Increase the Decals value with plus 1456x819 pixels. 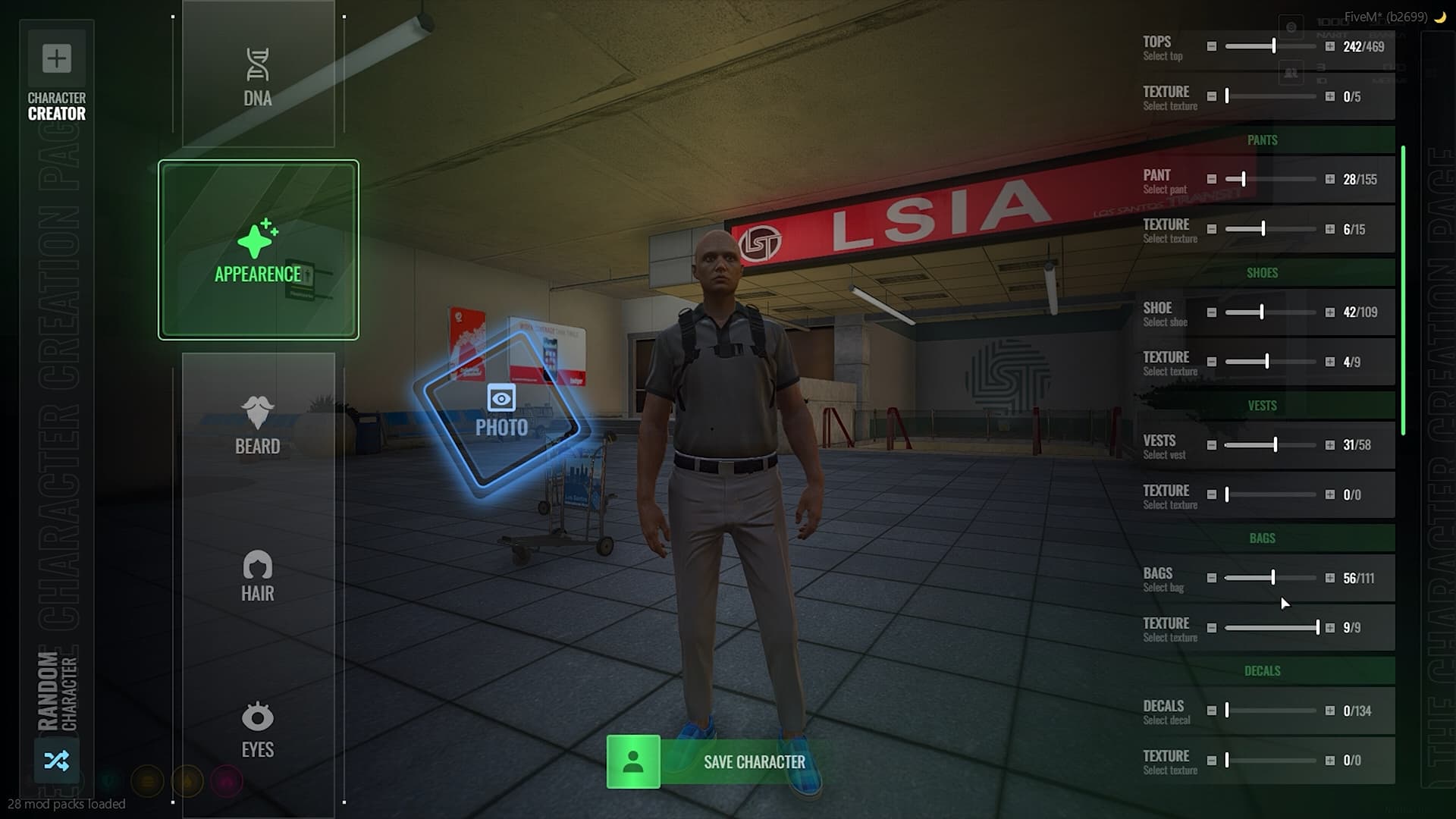1330,711
